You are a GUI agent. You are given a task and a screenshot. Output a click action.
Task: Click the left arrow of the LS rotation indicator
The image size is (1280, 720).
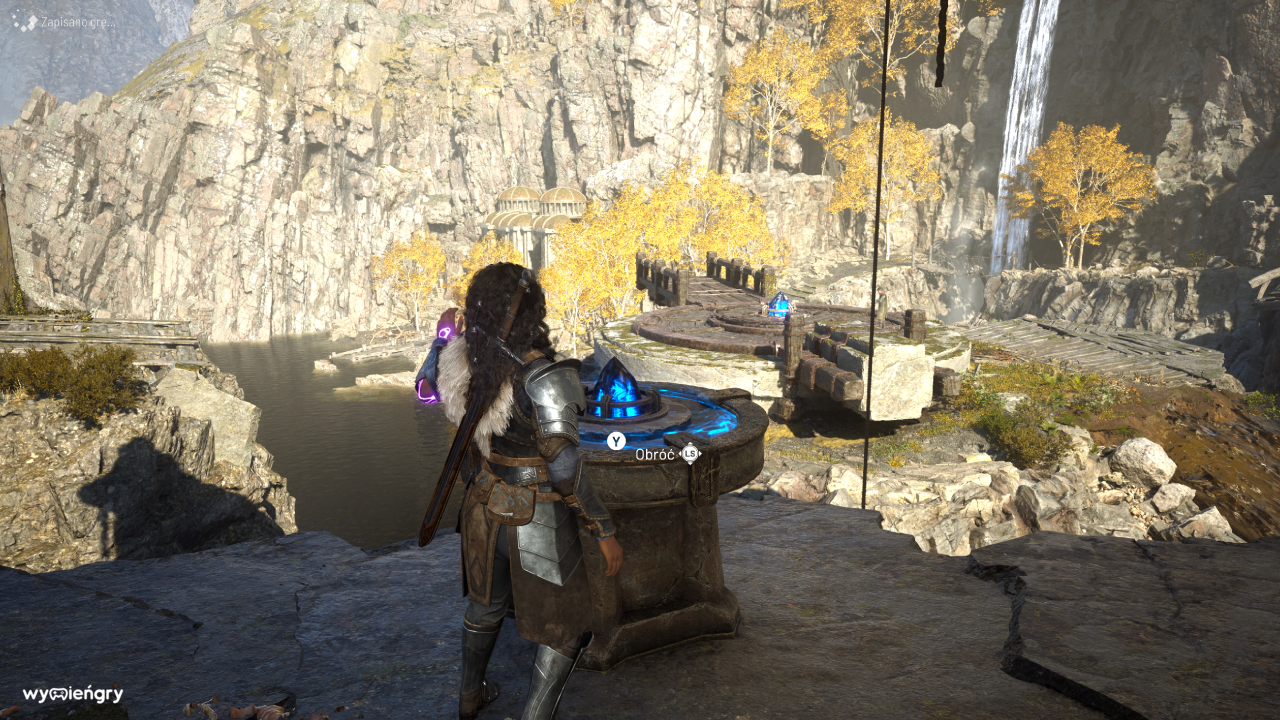click(x=680, y=453)
